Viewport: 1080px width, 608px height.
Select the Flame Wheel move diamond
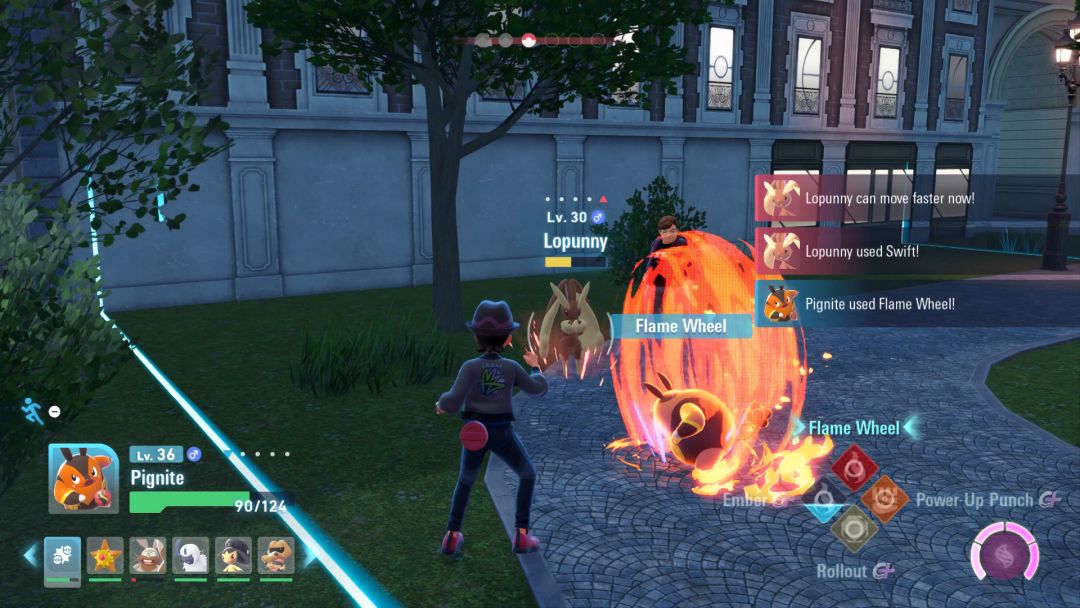pyautogui.click(x=855, y=467)
